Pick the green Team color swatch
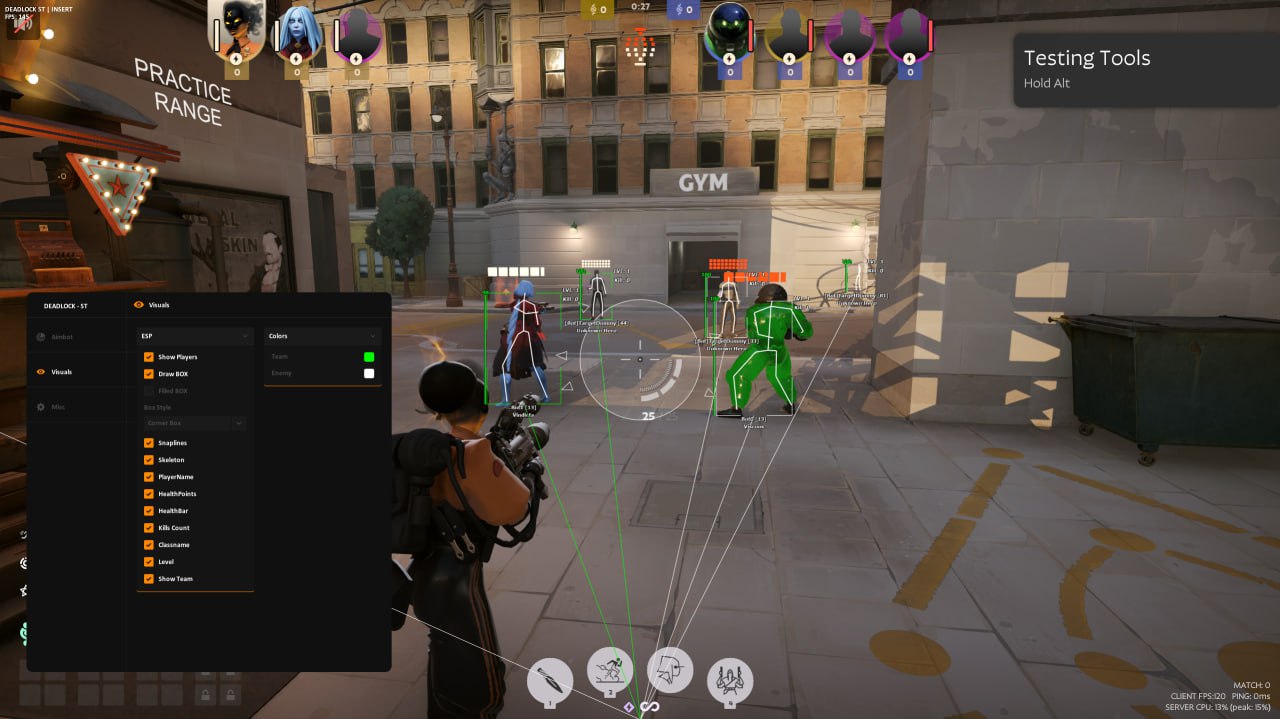This screenshot has width=1280, height=719. [369, 357]
